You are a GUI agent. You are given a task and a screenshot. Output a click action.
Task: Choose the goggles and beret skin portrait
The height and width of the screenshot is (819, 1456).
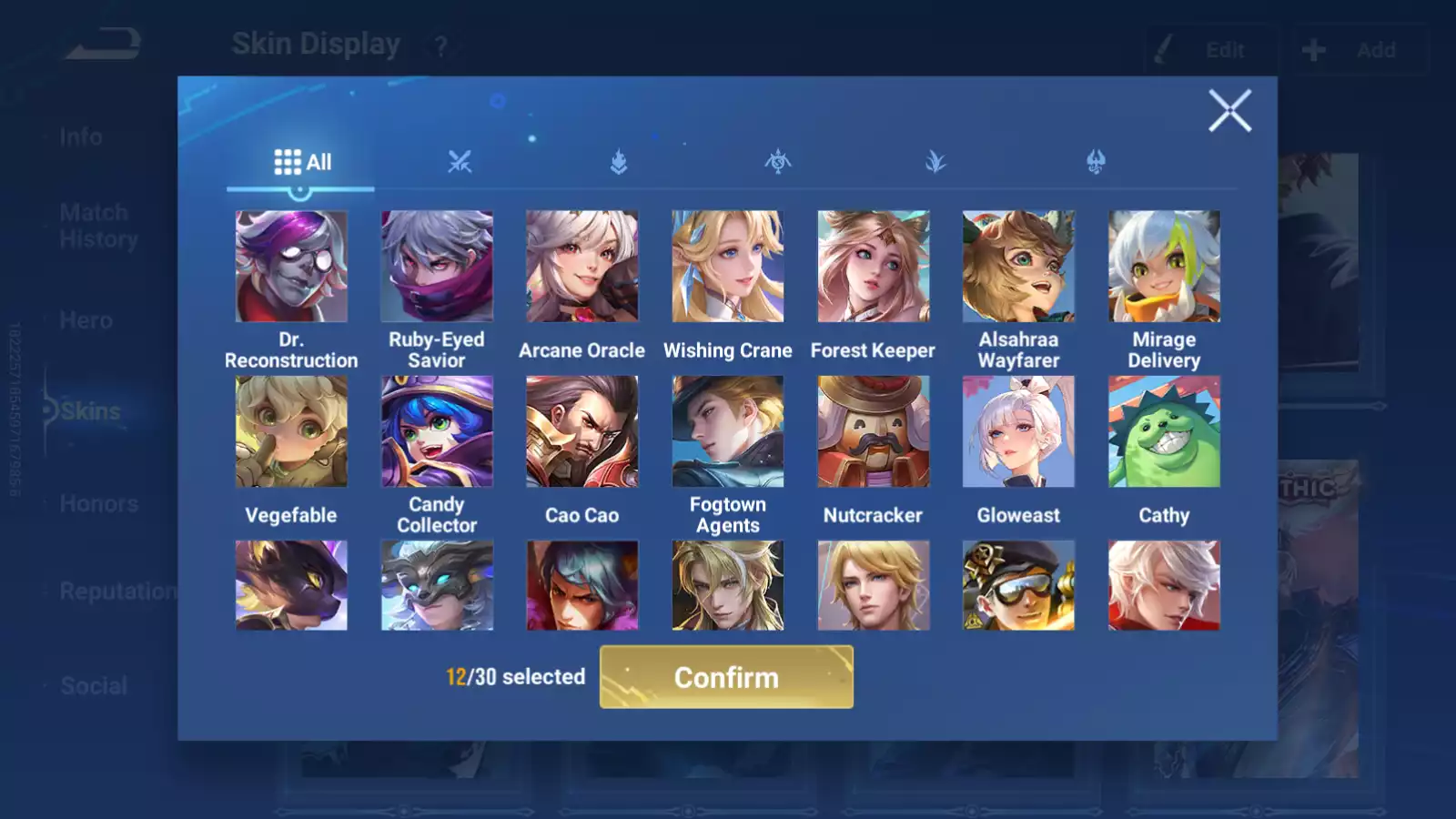1018,585
